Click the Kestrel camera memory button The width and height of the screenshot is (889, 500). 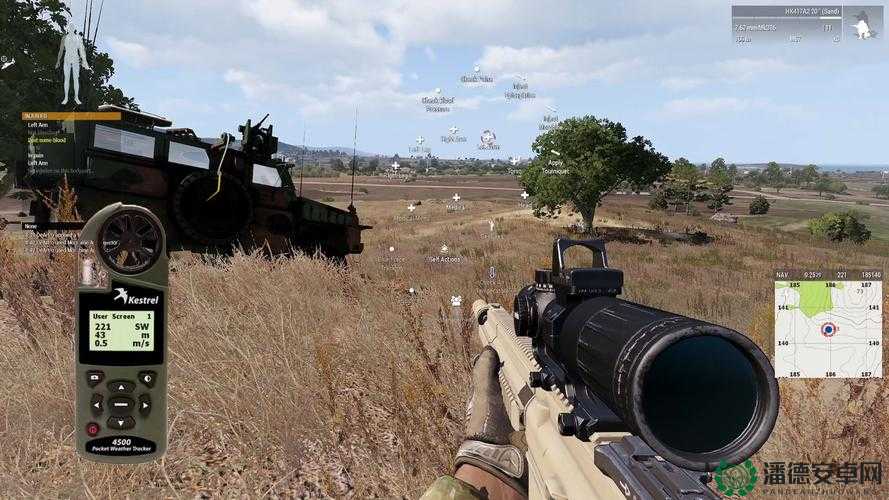pyautogui.click(x=95, y=378)
